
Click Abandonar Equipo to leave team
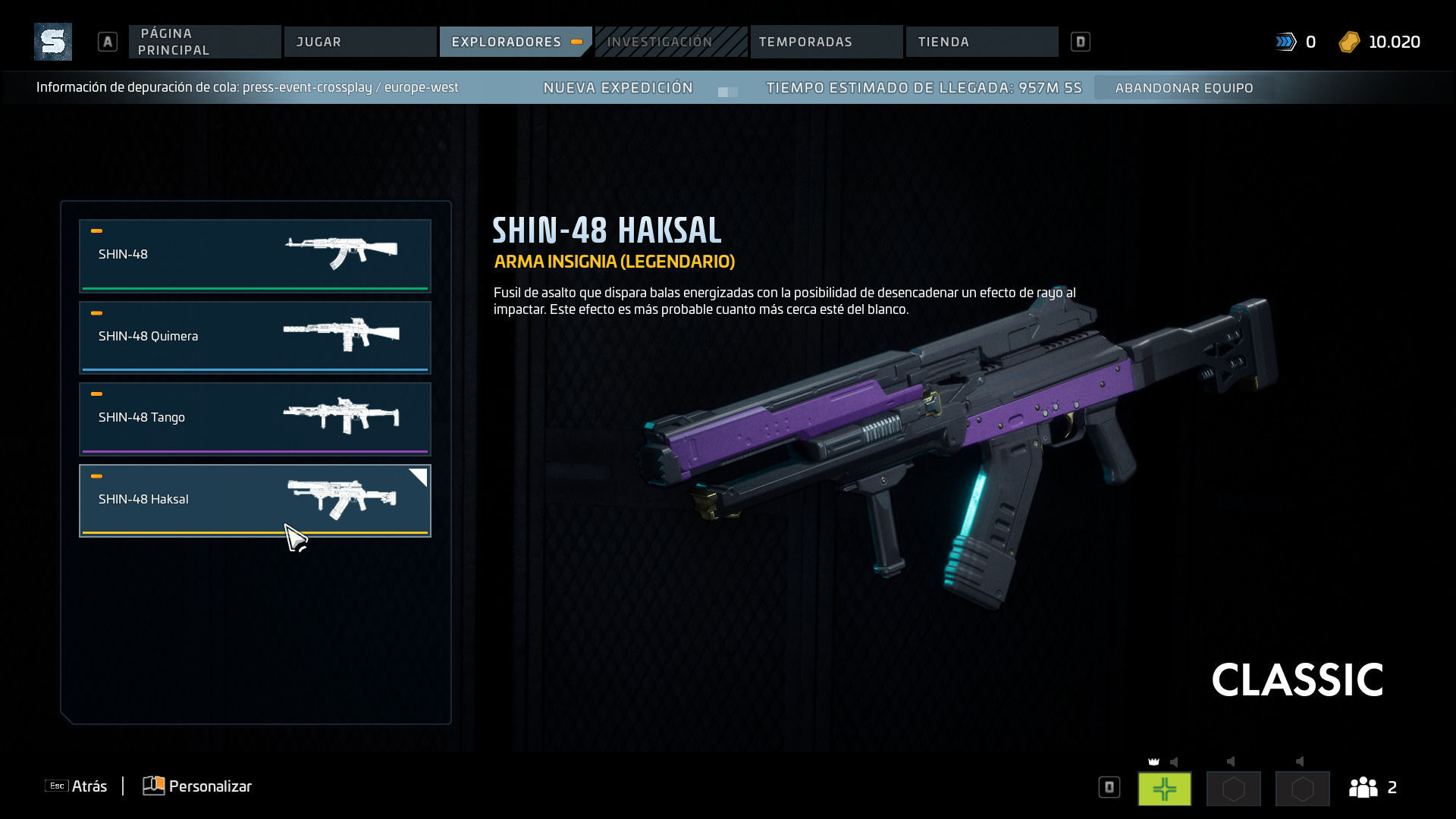pyautogui.click(x=1184, y=88)
